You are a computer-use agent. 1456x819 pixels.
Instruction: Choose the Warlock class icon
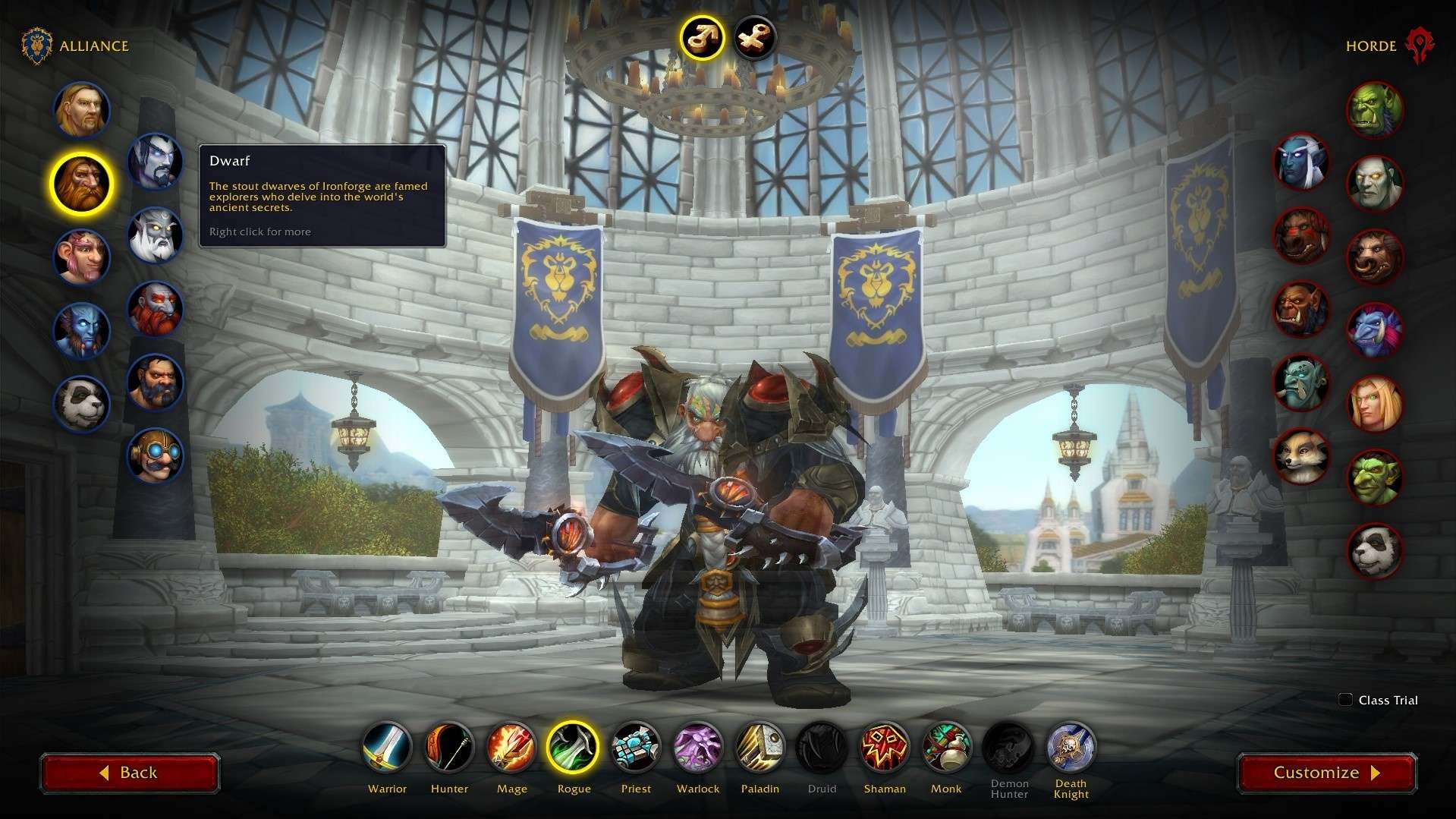click(x=698, y=747)
